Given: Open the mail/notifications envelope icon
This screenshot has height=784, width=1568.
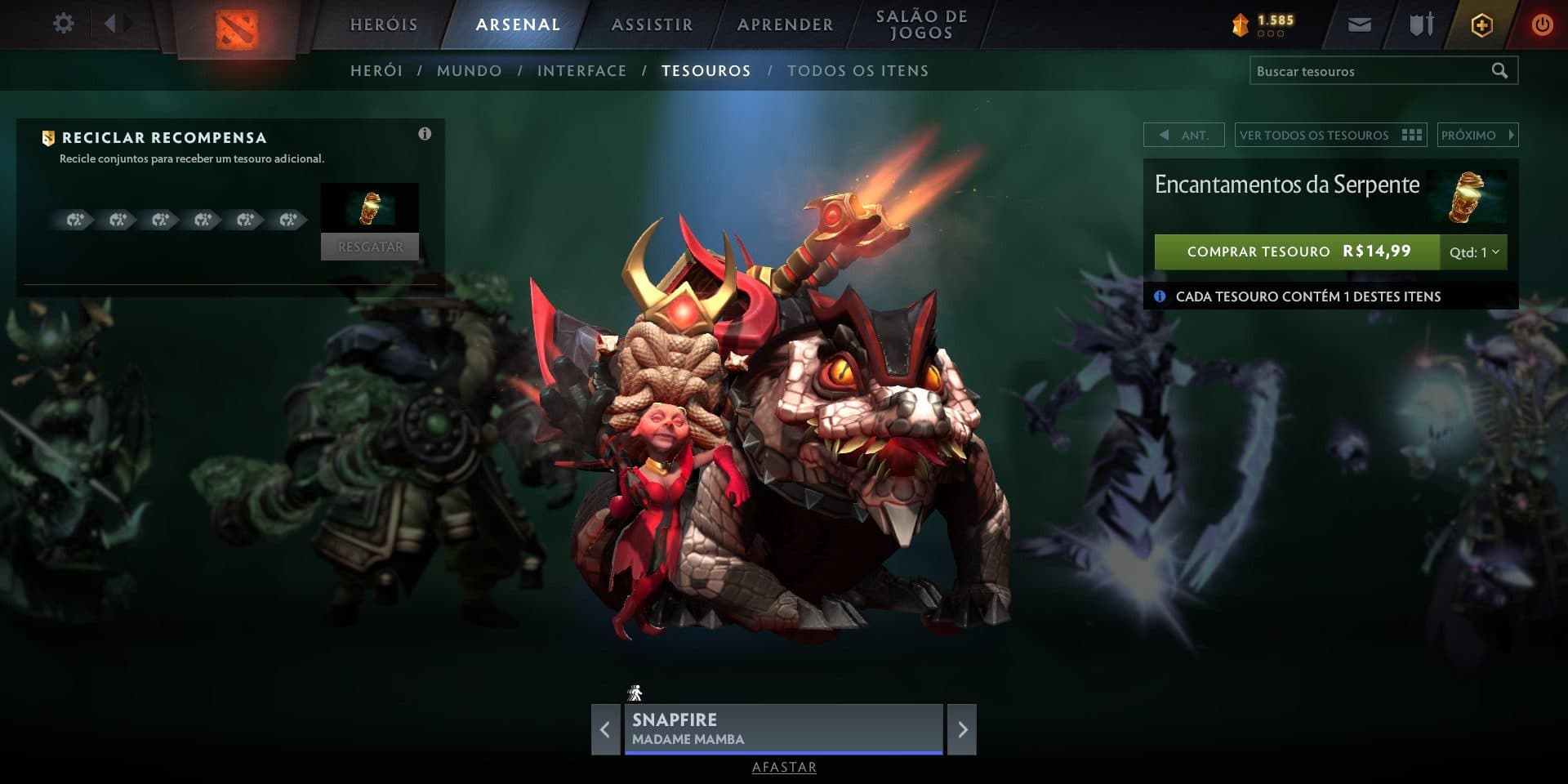Looking at the screenshot, I should pos(1358,24).
